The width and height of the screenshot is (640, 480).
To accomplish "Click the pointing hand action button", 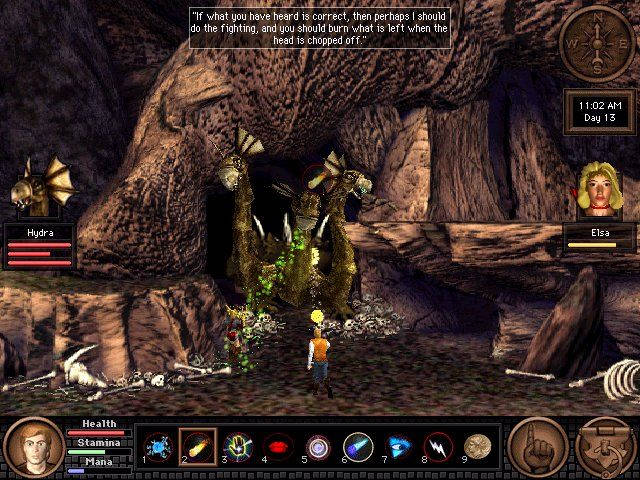I will [x=537, y=446].
